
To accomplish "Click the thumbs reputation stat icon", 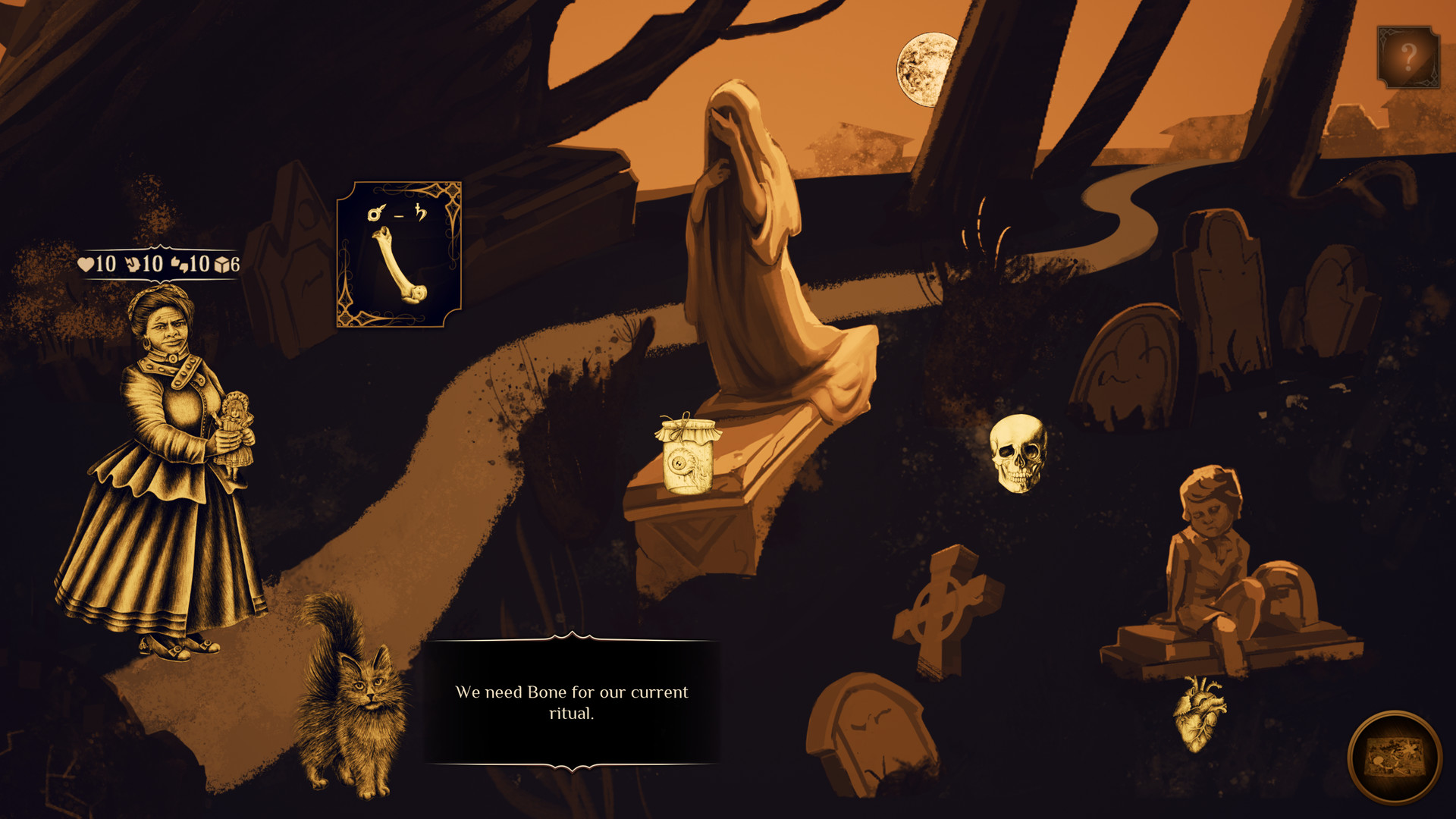I will click(x=180, y=265).
